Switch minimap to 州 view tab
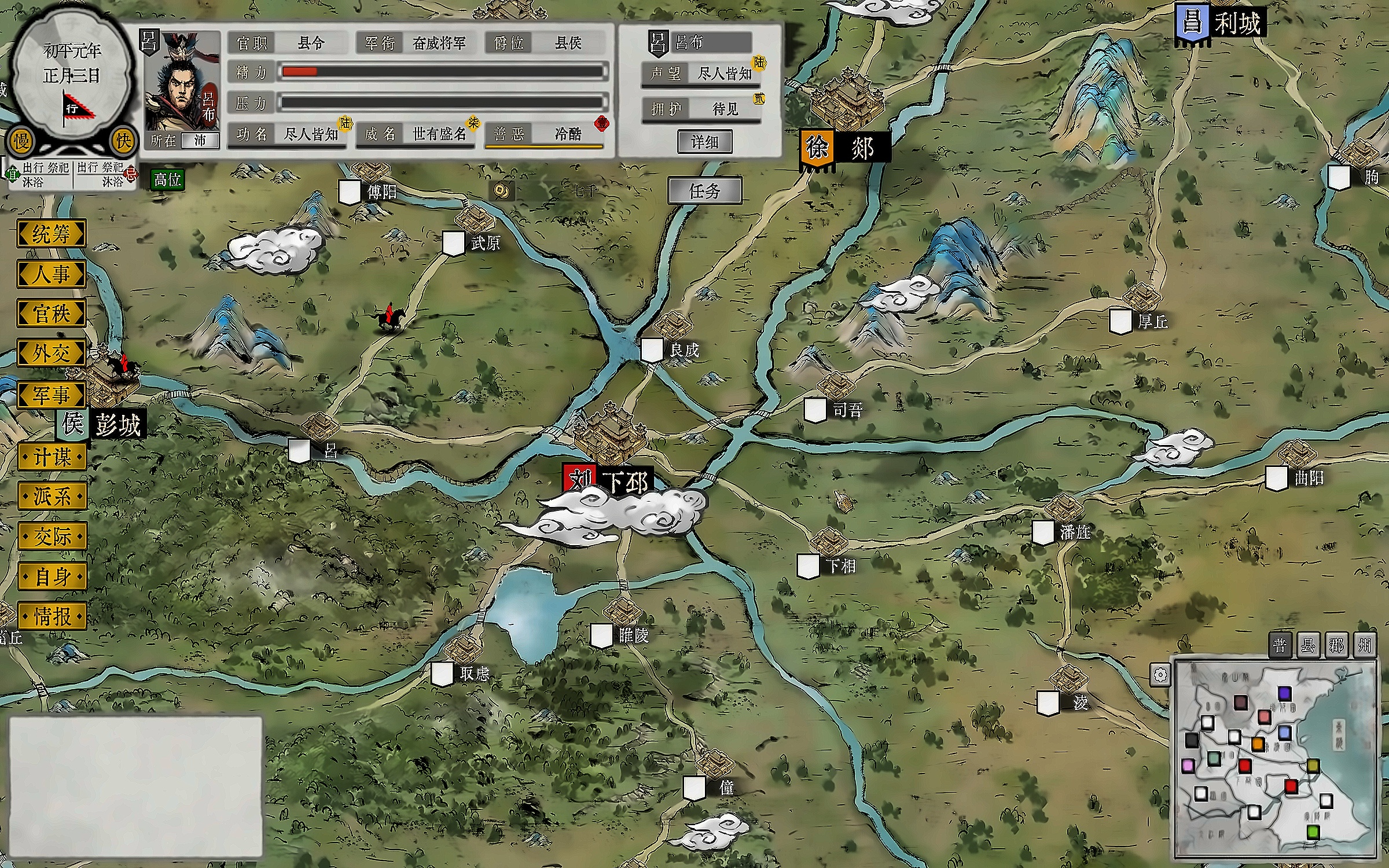This screenshot has height=868, width=1389. [x=1365, y=645]
